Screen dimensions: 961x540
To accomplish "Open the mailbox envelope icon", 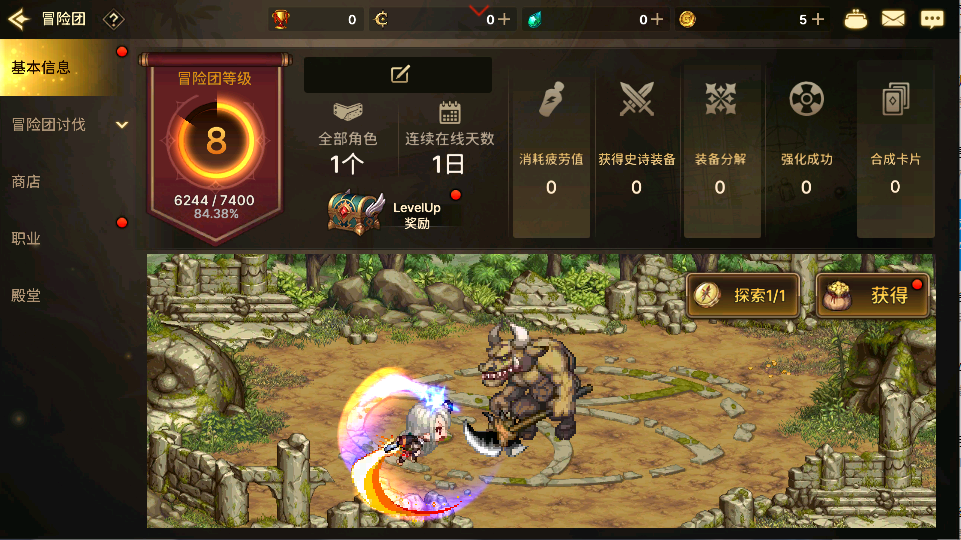I will pyautogui.click(x=893, y=19).
